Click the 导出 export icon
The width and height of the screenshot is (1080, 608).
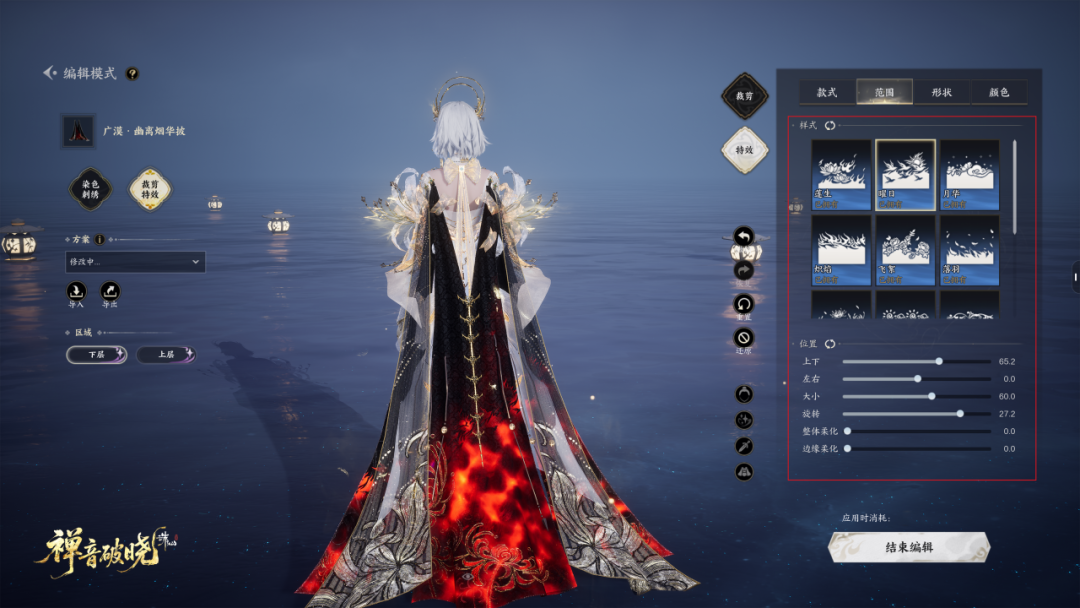click(110, 291)
